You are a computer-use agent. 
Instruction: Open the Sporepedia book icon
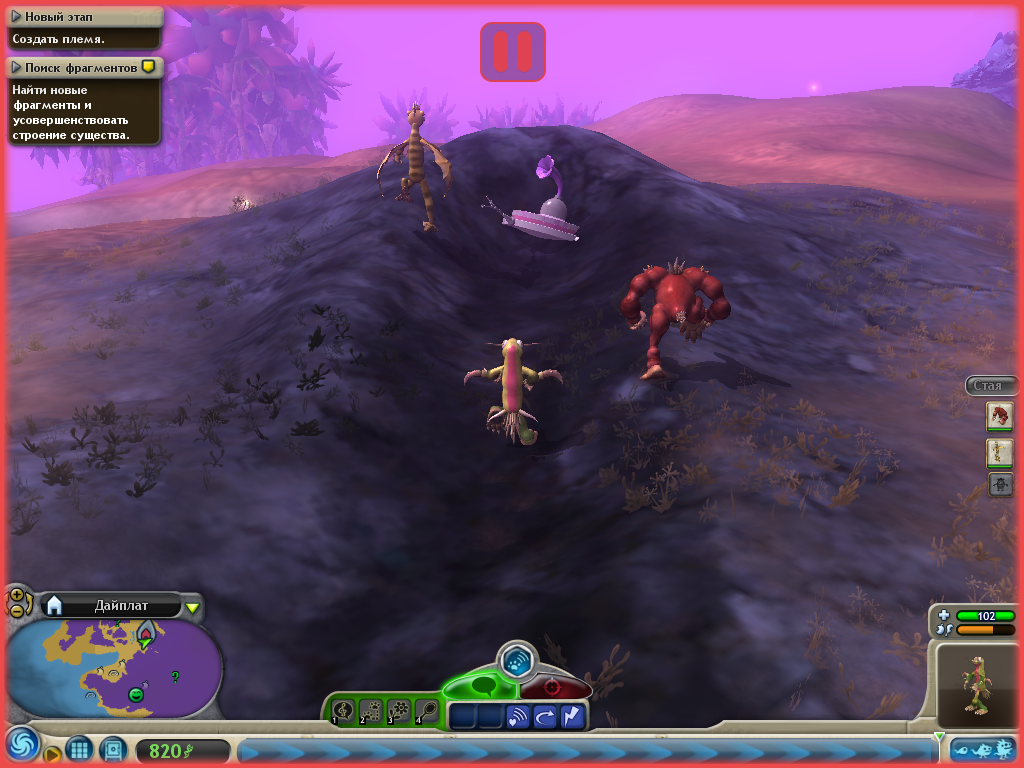coord(113,749)
